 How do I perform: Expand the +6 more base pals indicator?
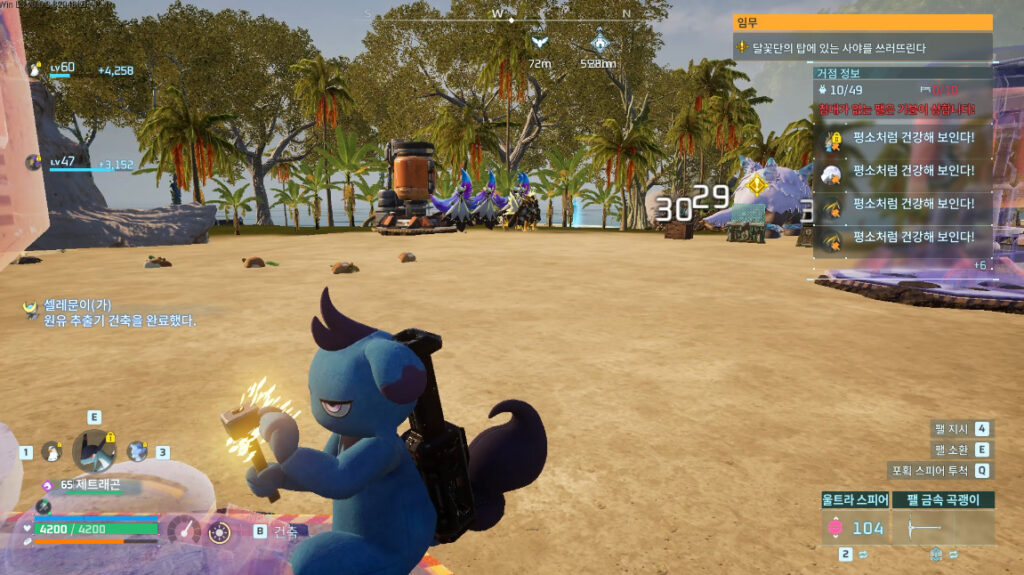981,265
